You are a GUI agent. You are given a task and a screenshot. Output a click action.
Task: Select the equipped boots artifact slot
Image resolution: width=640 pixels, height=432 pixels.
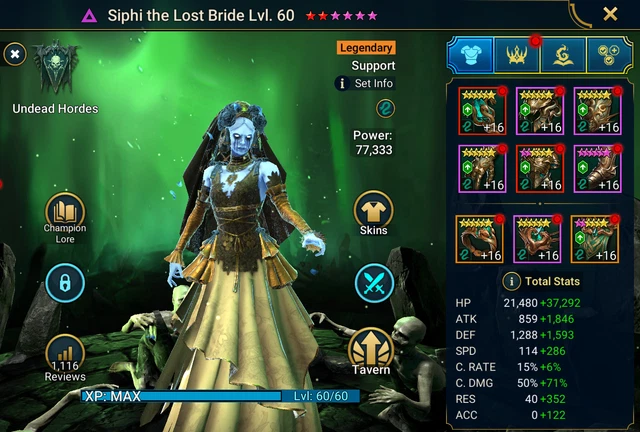596,168
